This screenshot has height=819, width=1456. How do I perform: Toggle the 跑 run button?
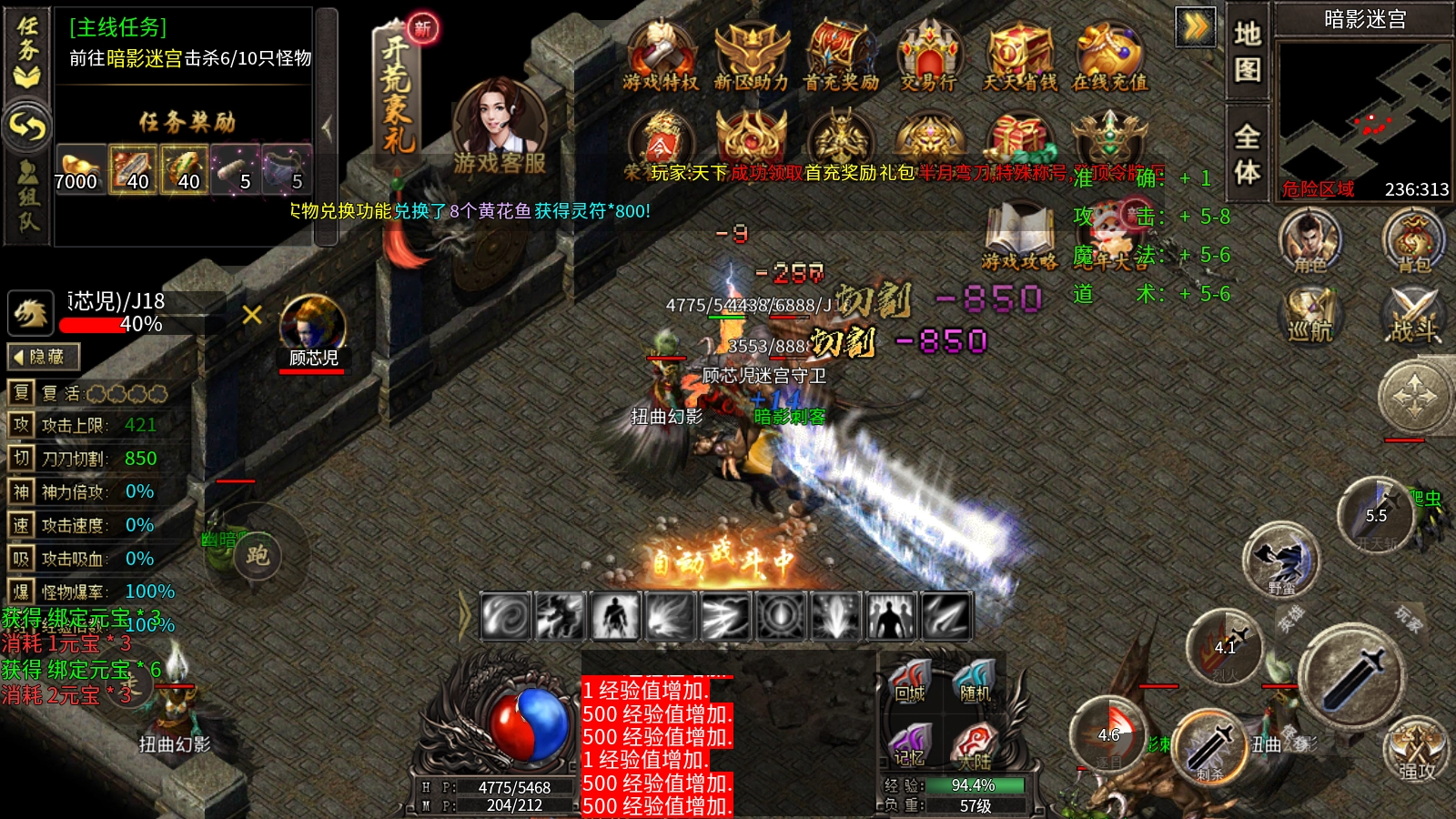258,556
